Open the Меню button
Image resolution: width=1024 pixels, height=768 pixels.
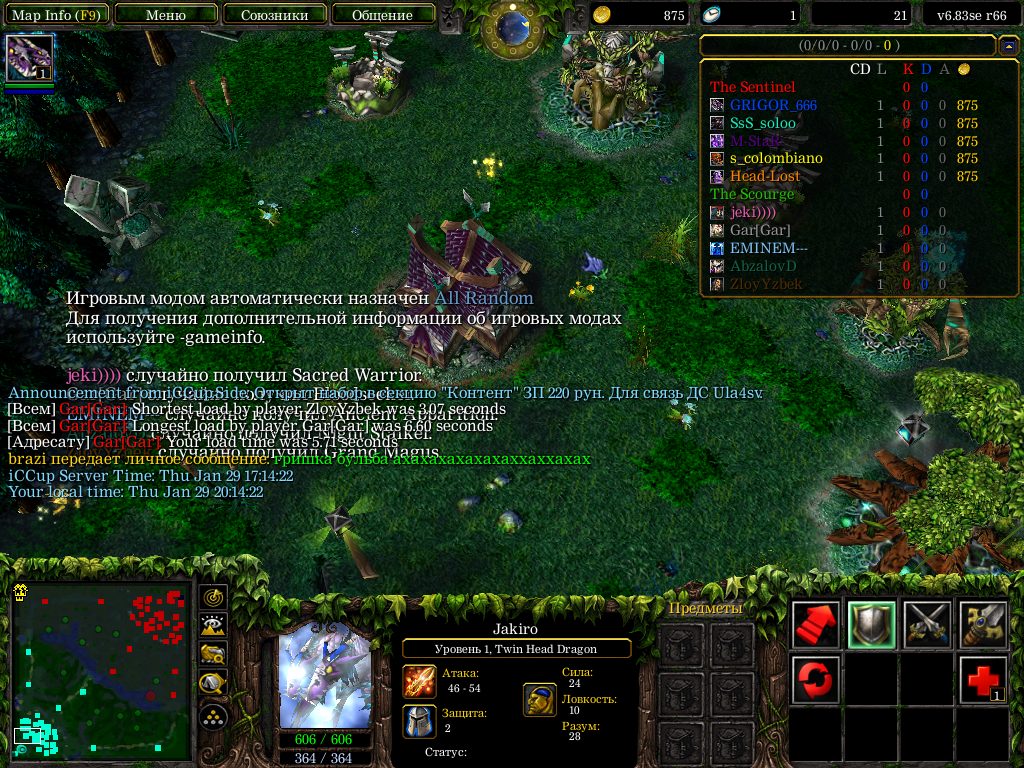coord(165,15)
